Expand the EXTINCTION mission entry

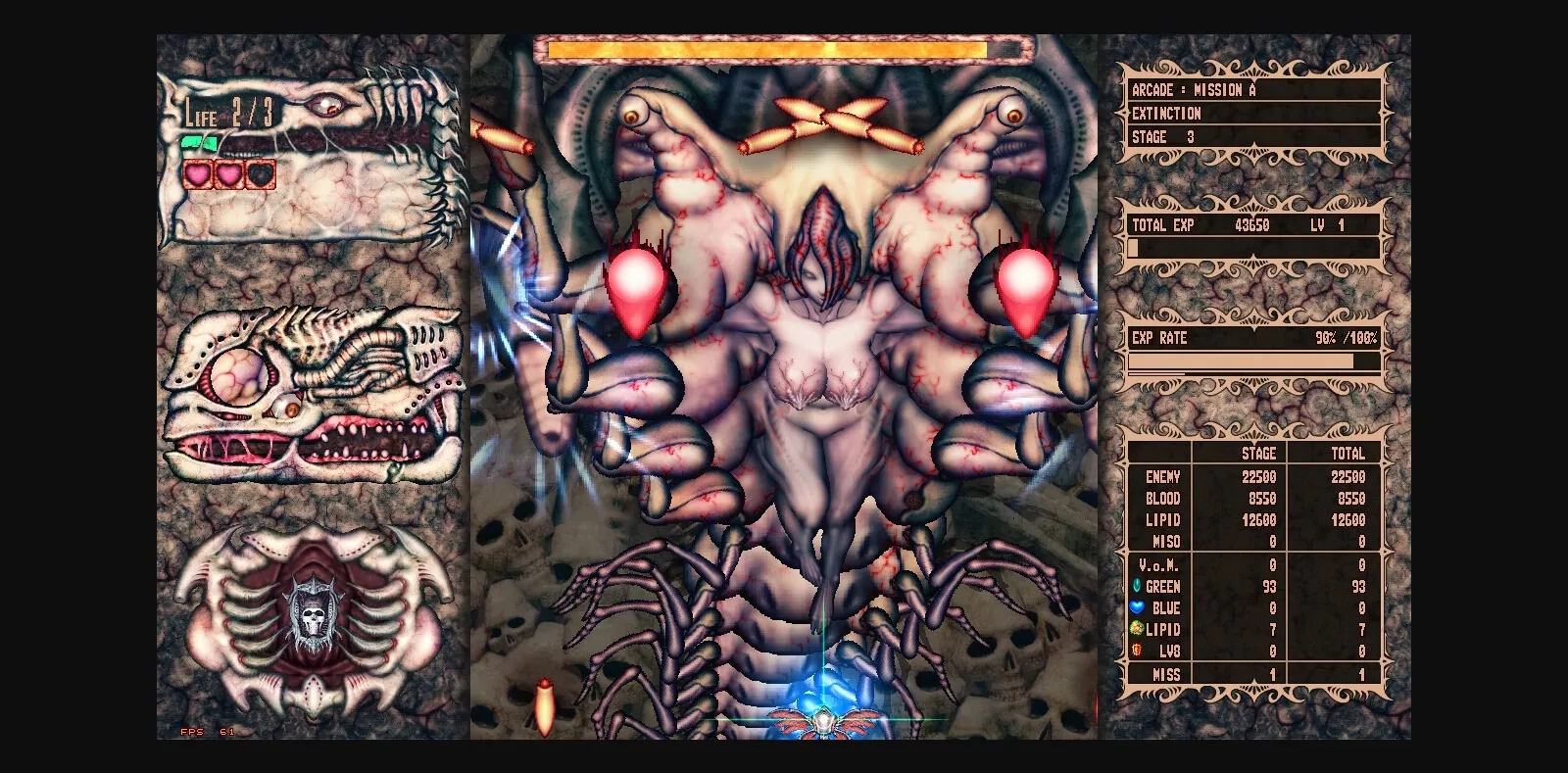click(x=1166, y=114)
